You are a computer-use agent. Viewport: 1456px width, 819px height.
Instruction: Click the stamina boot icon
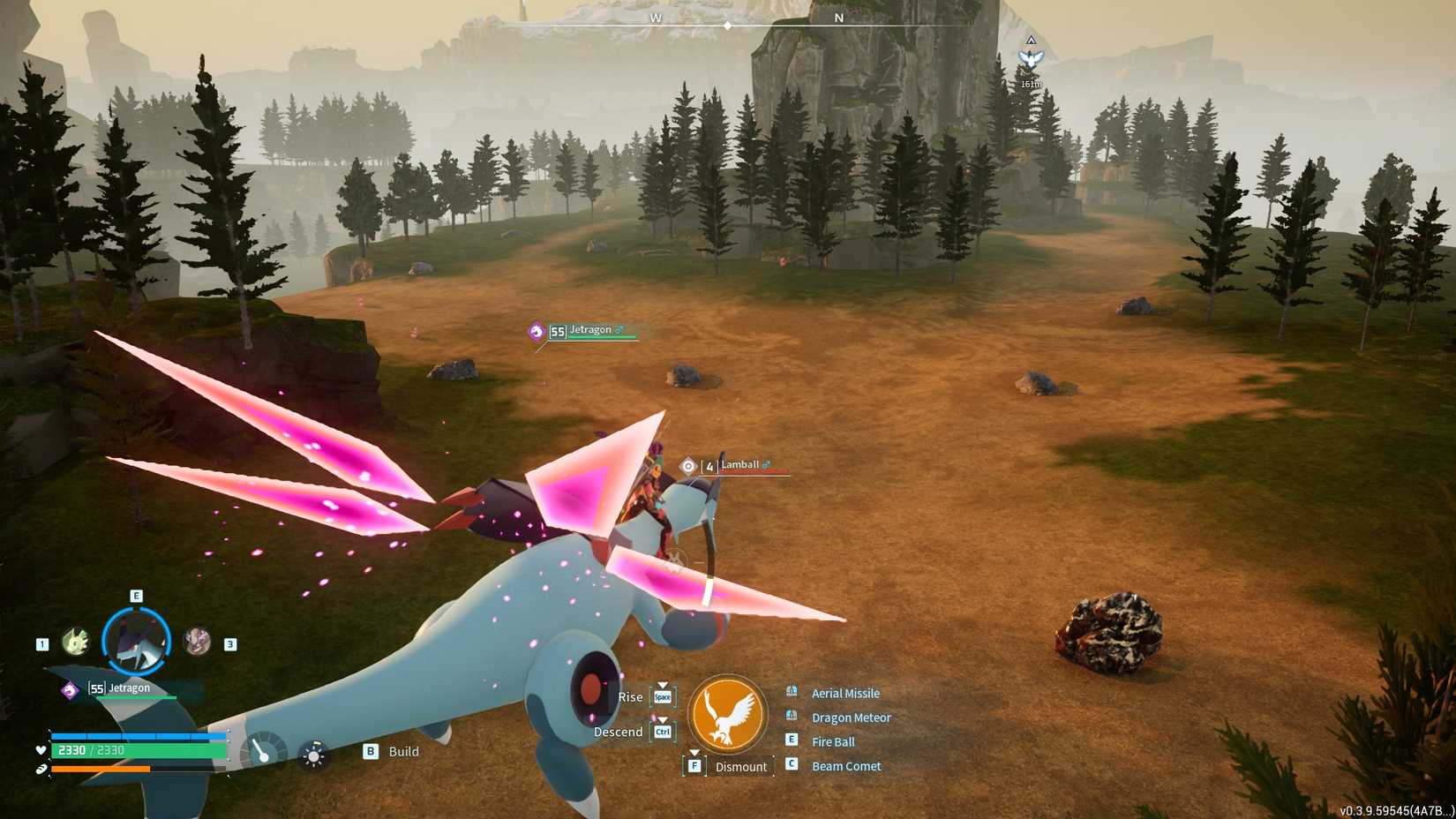pos(41,770)
